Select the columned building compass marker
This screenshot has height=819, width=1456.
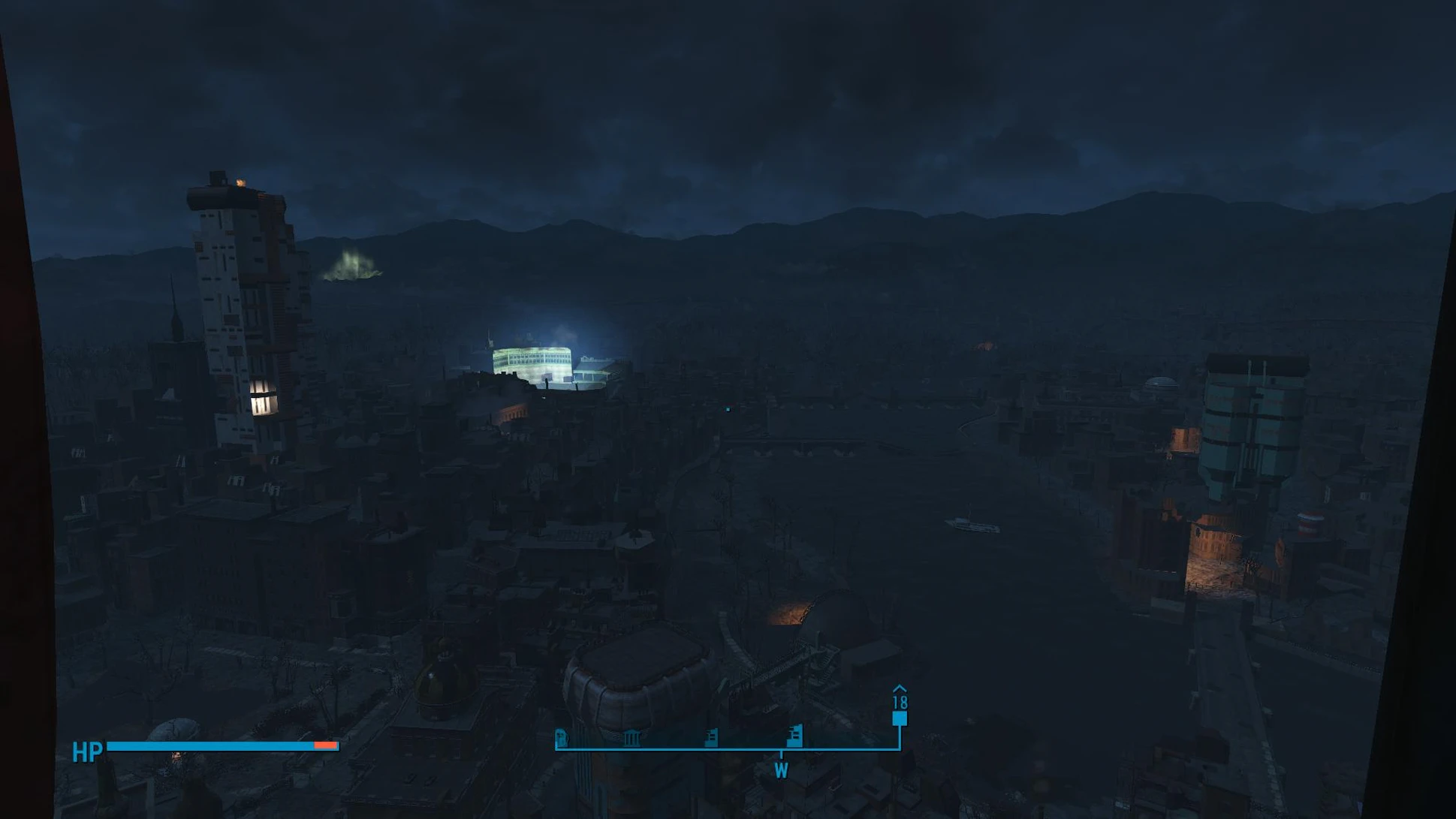(x=632, y=737)
